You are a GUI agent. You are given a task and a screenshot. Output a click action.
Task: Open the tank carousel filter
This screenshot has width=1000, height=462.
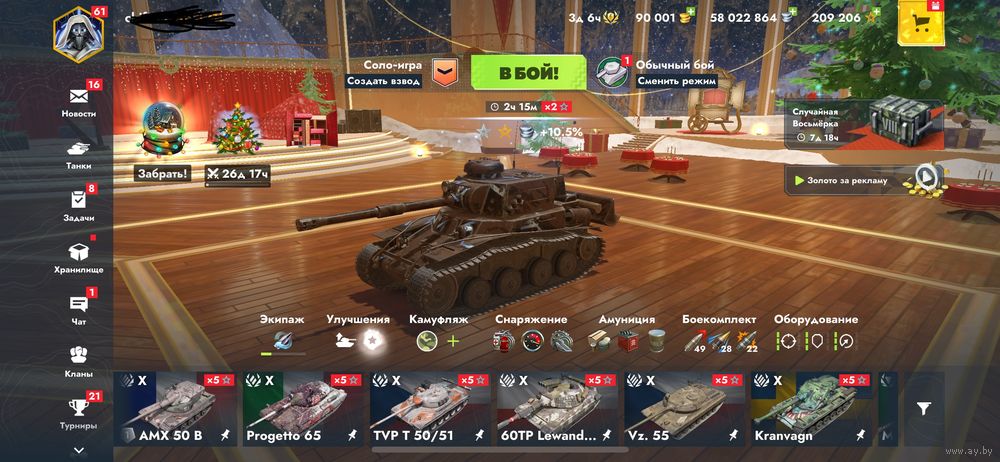point(923,408)
